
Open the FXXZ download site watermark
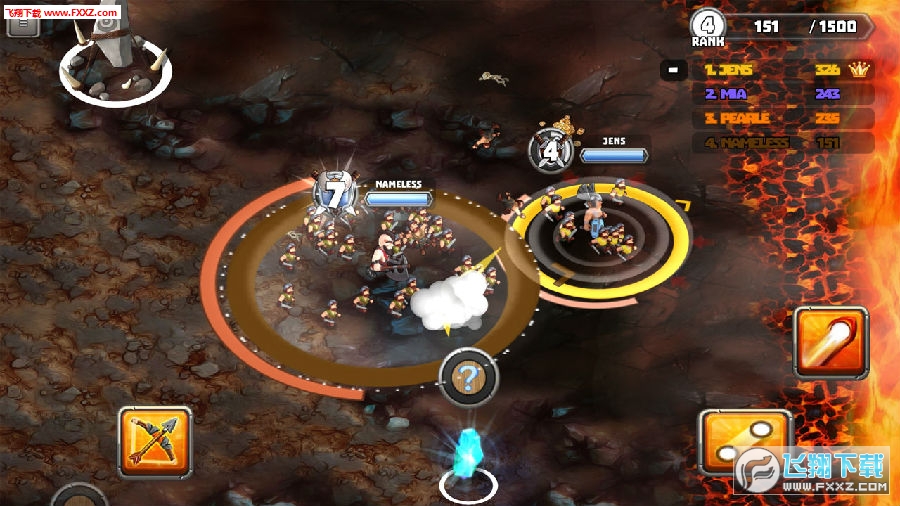click(x=812, y=470)
